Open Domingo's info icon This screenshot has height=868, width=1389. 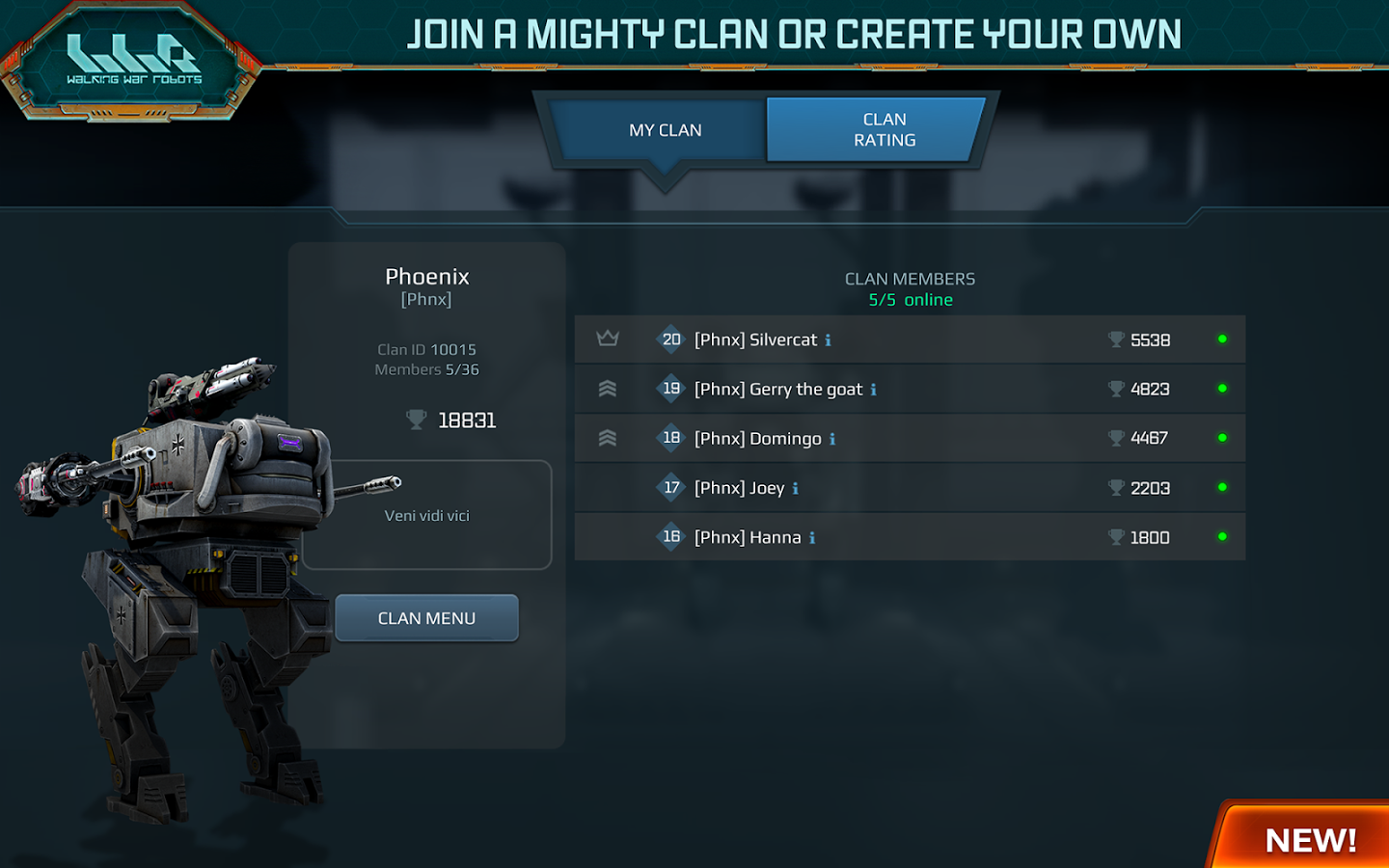(x=832, y=439)
